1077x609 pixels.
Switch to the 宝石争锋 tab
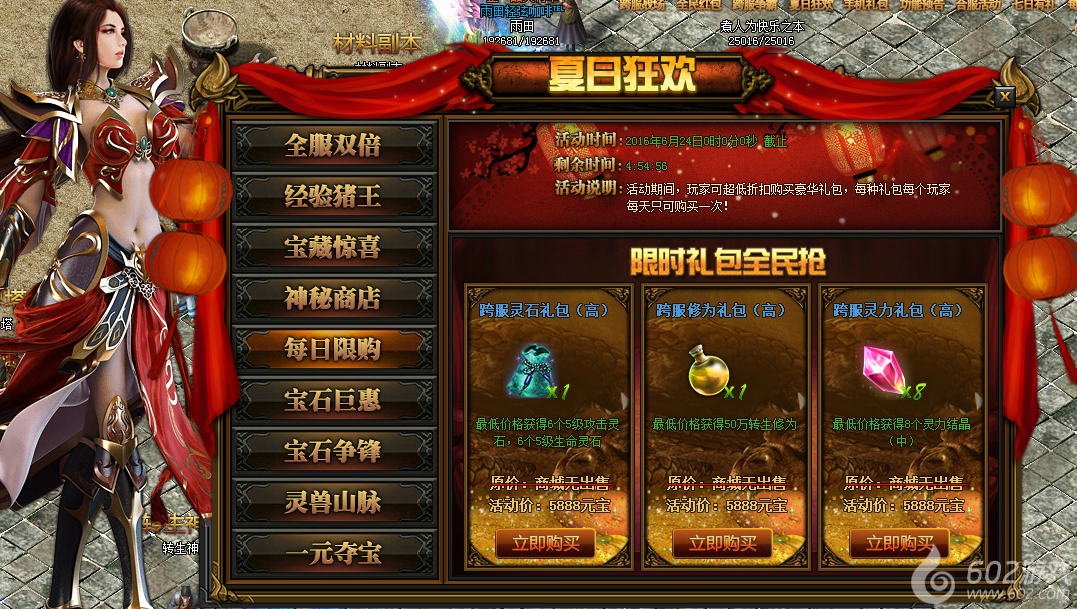click(x=333, y=451)
